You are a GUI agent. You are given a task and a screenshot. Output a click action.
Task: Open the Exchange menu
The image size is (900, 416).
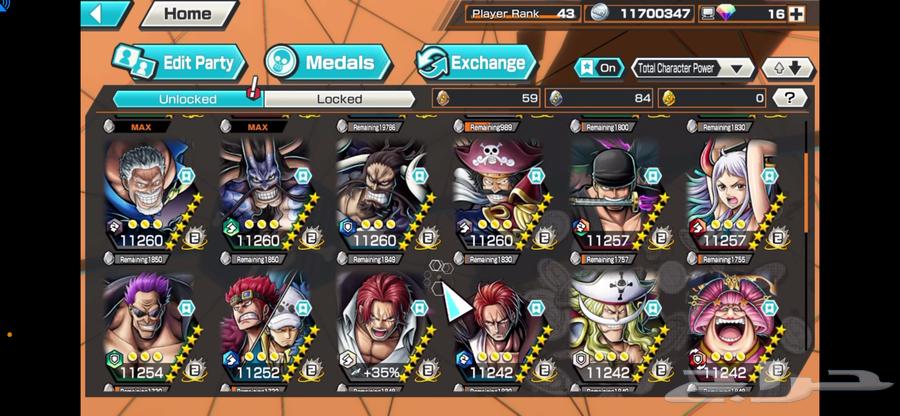point(475,62)
